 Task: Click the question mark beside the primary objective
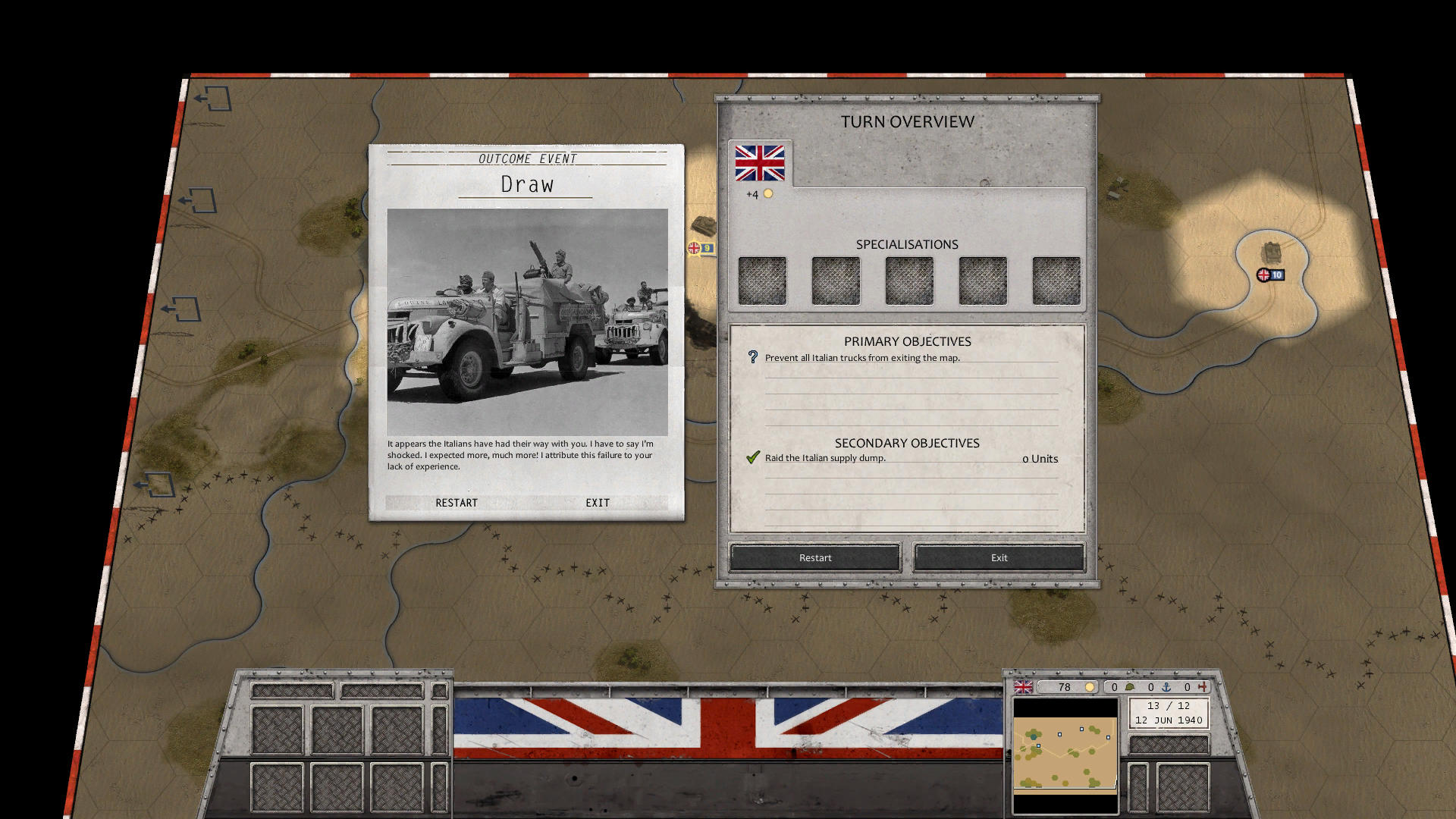[752, 356]
